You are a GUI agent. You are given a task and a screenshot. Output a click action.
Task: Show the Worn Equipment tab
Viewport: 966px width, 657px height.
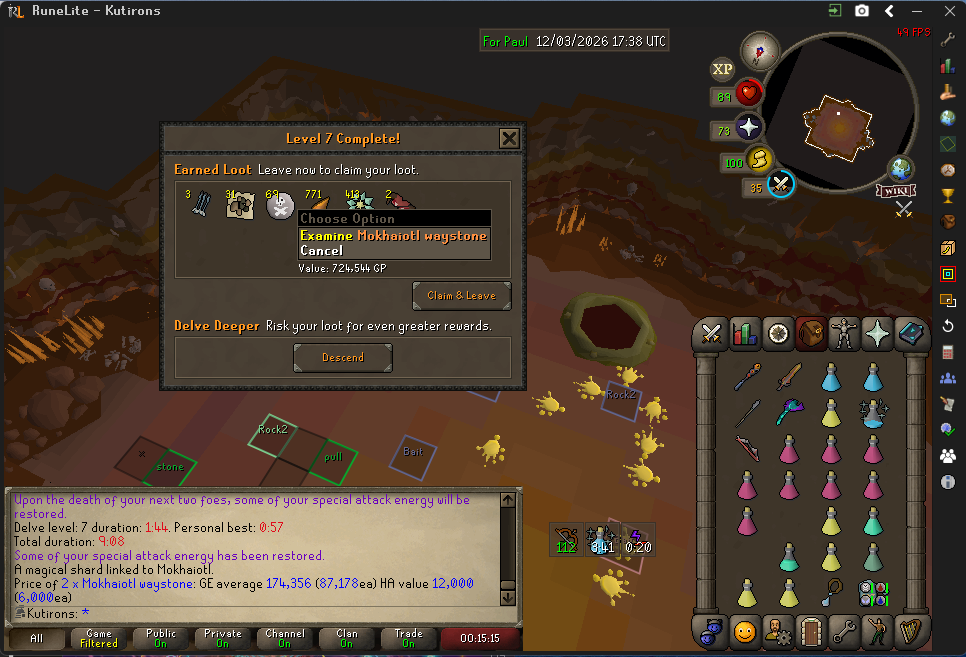coord(845,334)
